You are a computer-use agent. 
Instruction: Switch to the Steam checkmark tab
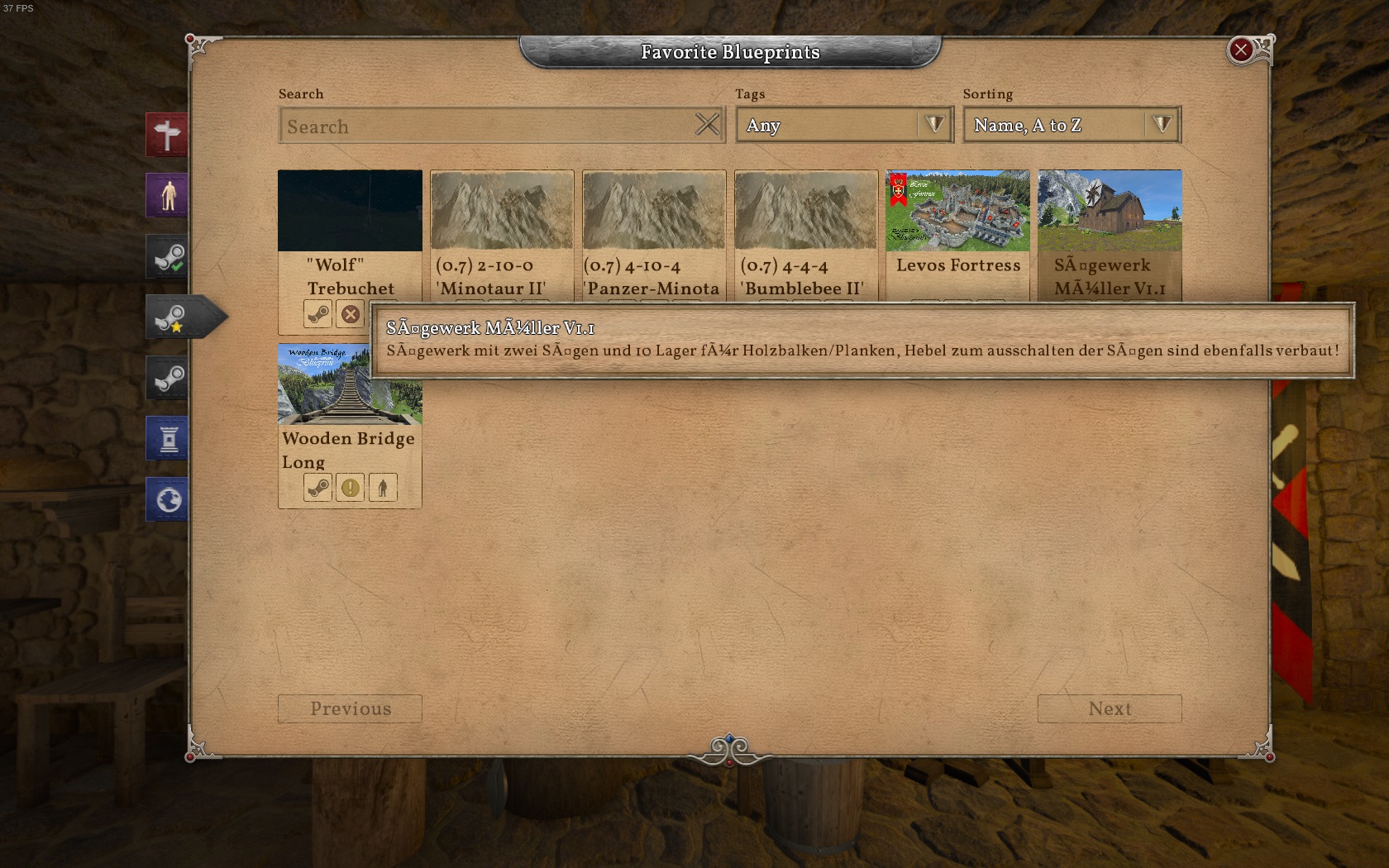pyautogui.click(x=168, y=256)
